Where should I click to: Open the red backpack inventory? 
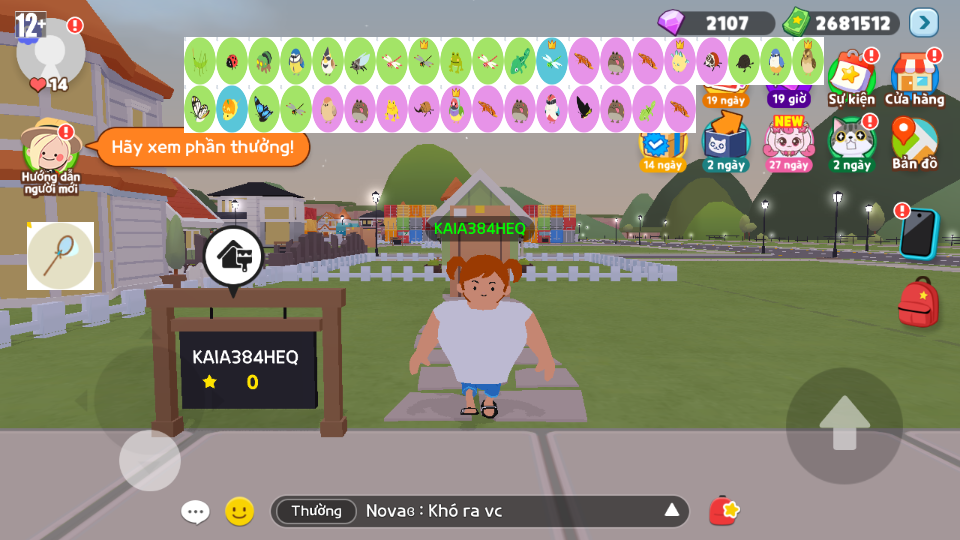(x=918, y=303)
